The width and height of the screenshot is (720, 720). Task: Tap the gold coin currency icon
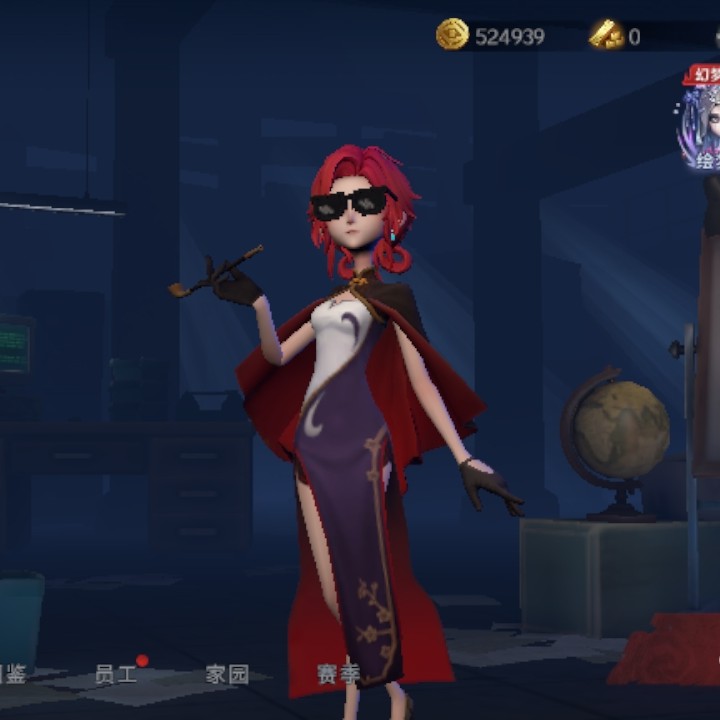coord(452,35)
